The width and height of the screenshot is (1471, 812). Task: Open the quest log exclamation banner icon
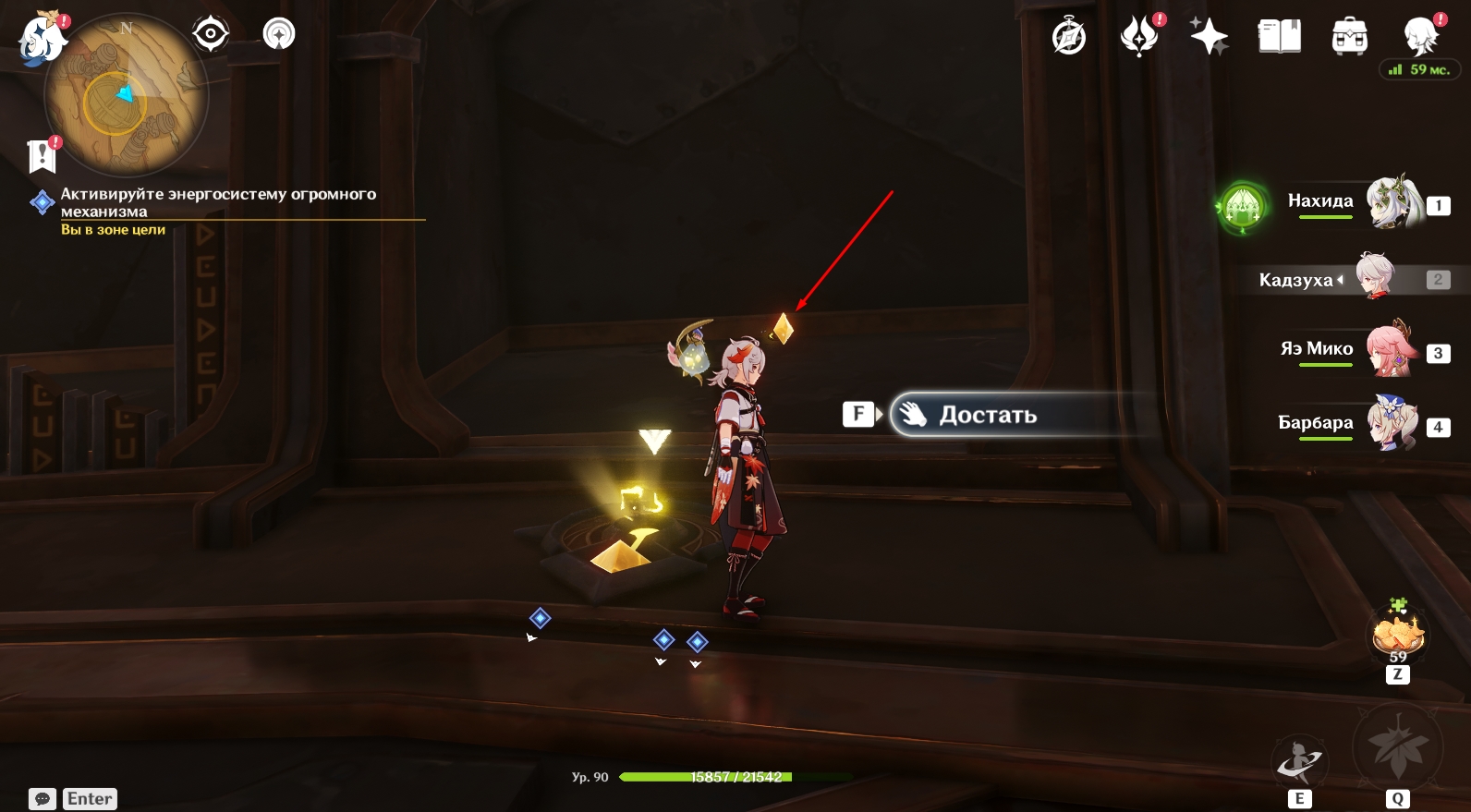43,156
